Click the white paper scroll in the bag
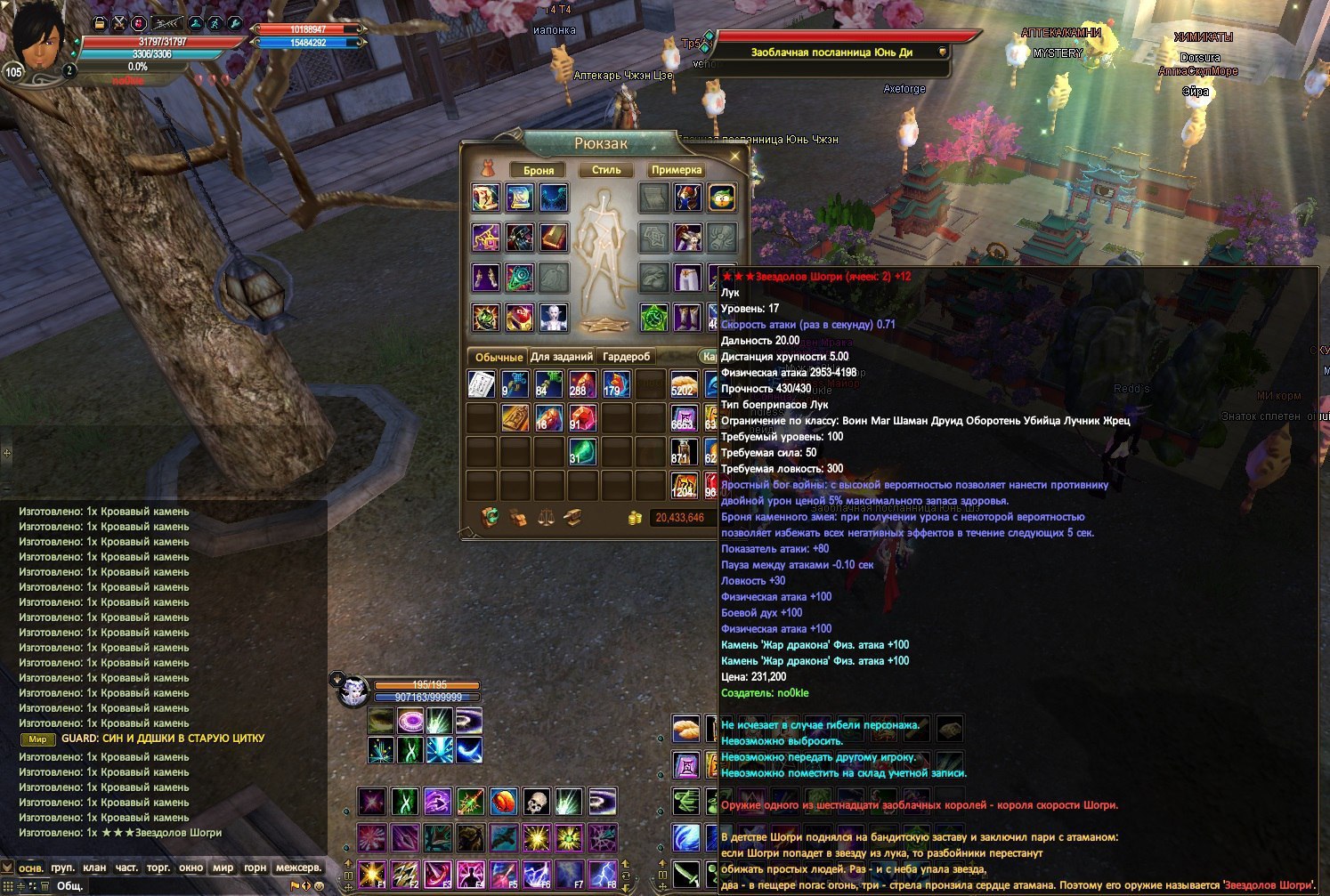 (x=482, y=383)
